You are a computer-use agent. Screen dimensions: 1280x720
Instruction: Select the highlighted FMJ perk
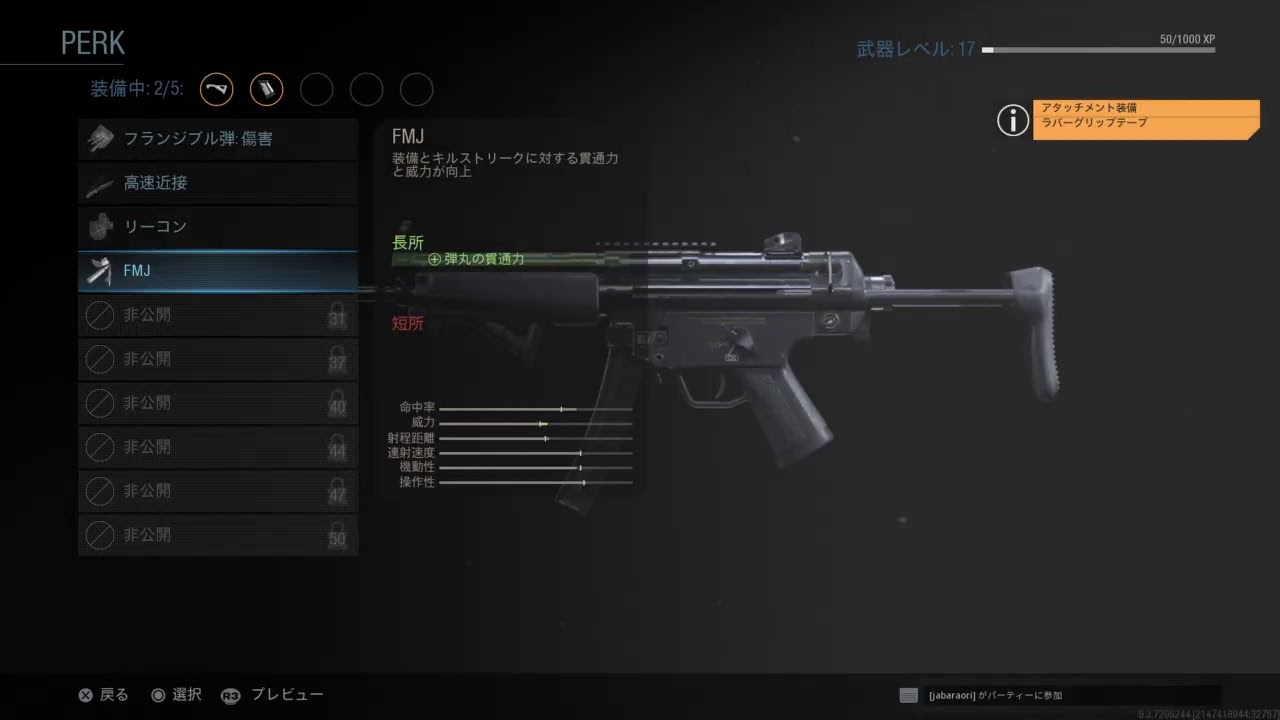click(218, 271)
